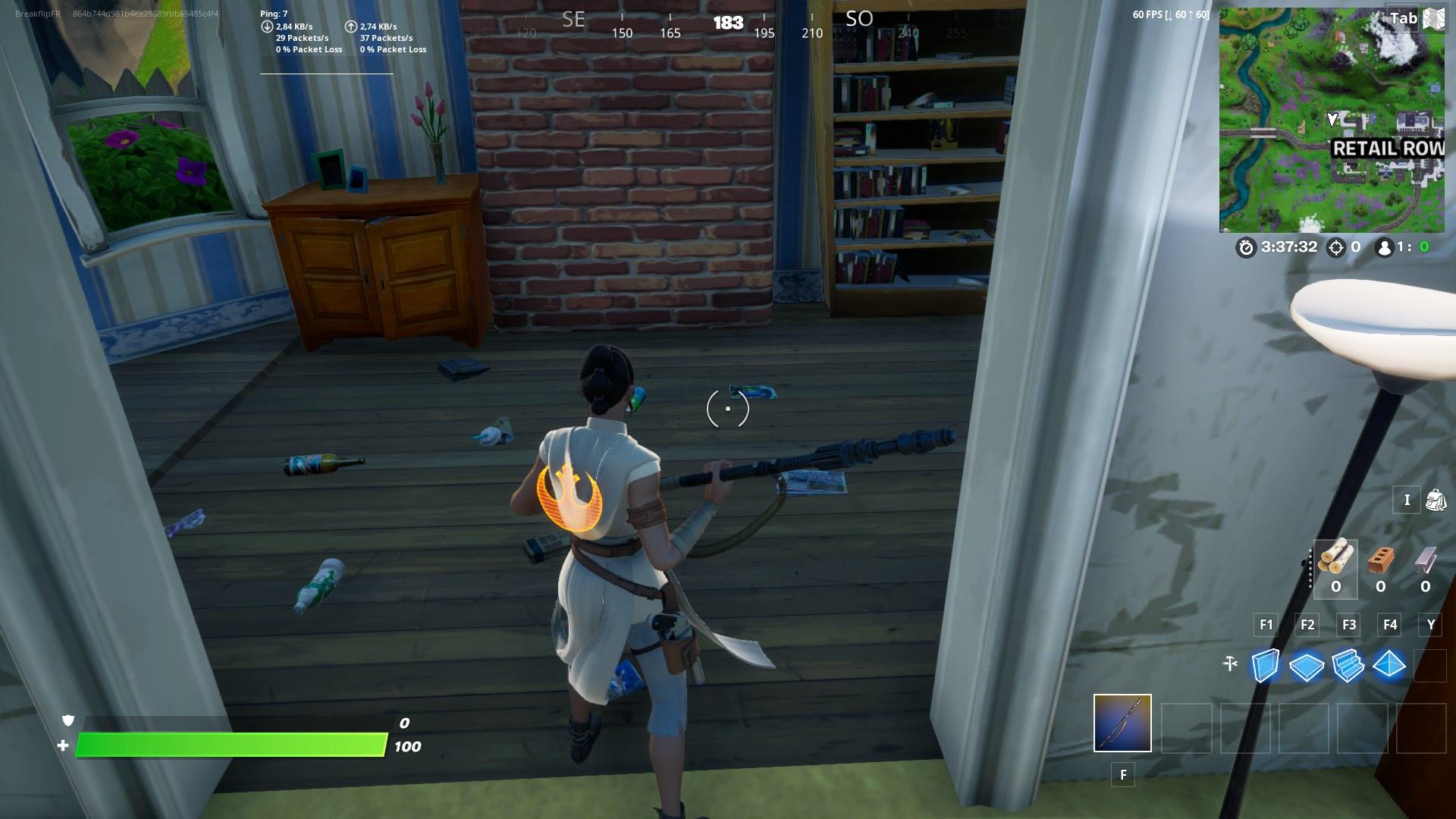Select the floor build piece

coord(1307,667)
